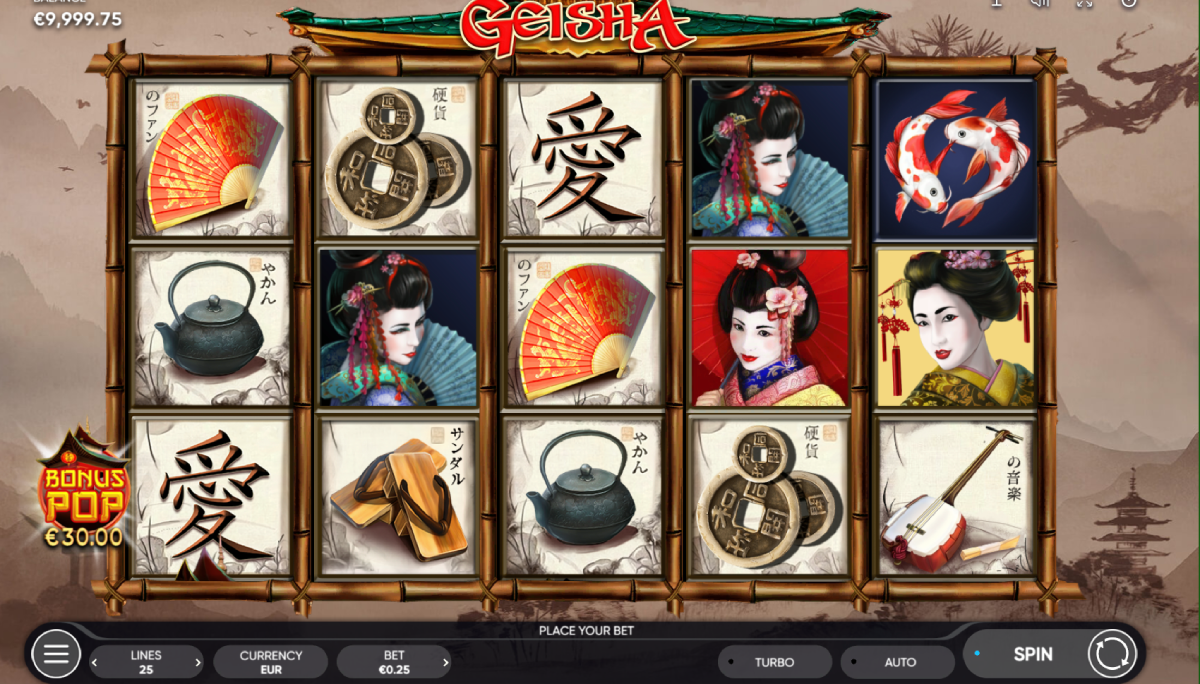The image size is (1200, 684).
Task: Raise the bet amount with the arrow
Action: click(x=446, y=662)
